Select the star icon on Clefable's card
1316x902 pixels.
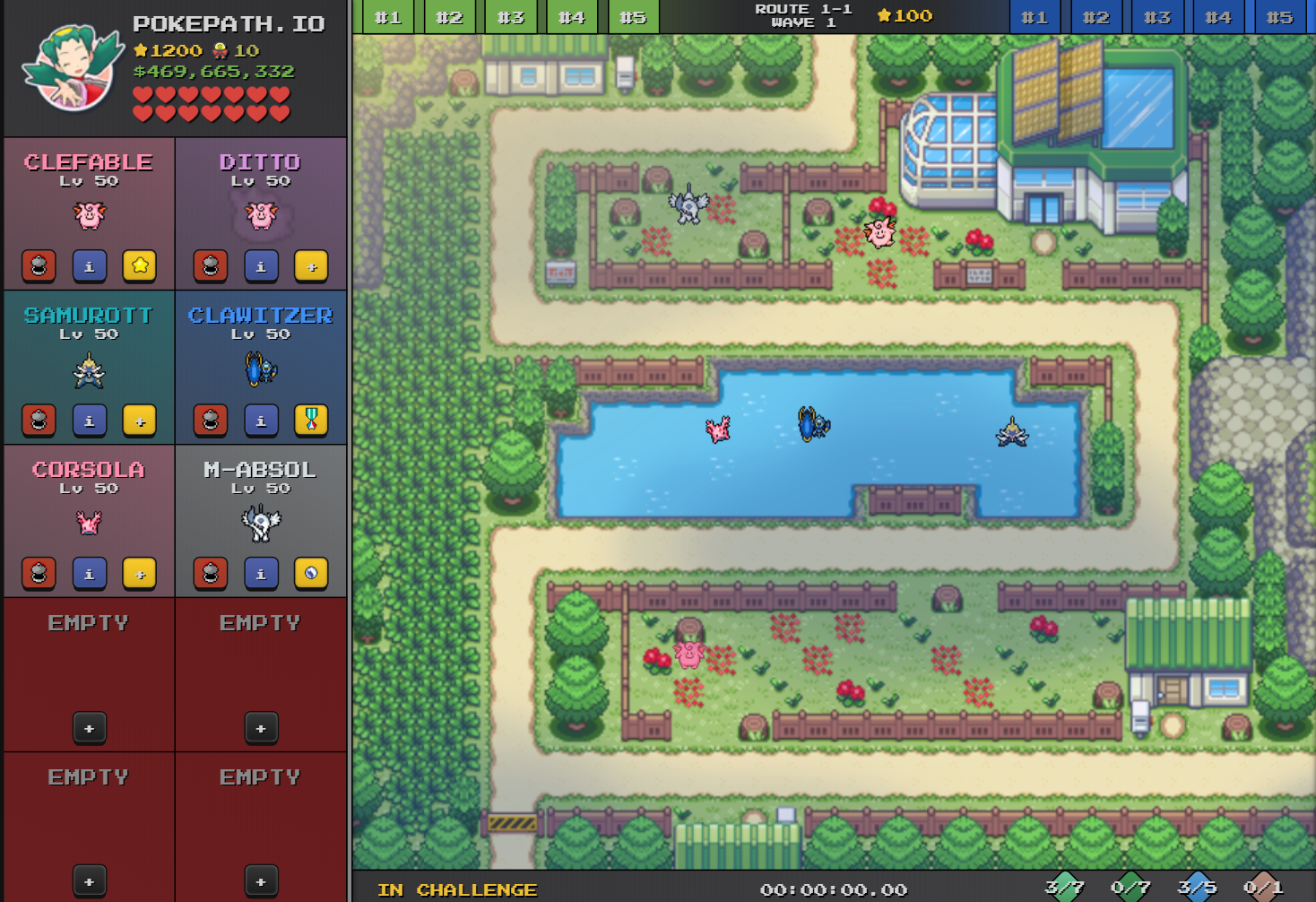coord(140,265)
